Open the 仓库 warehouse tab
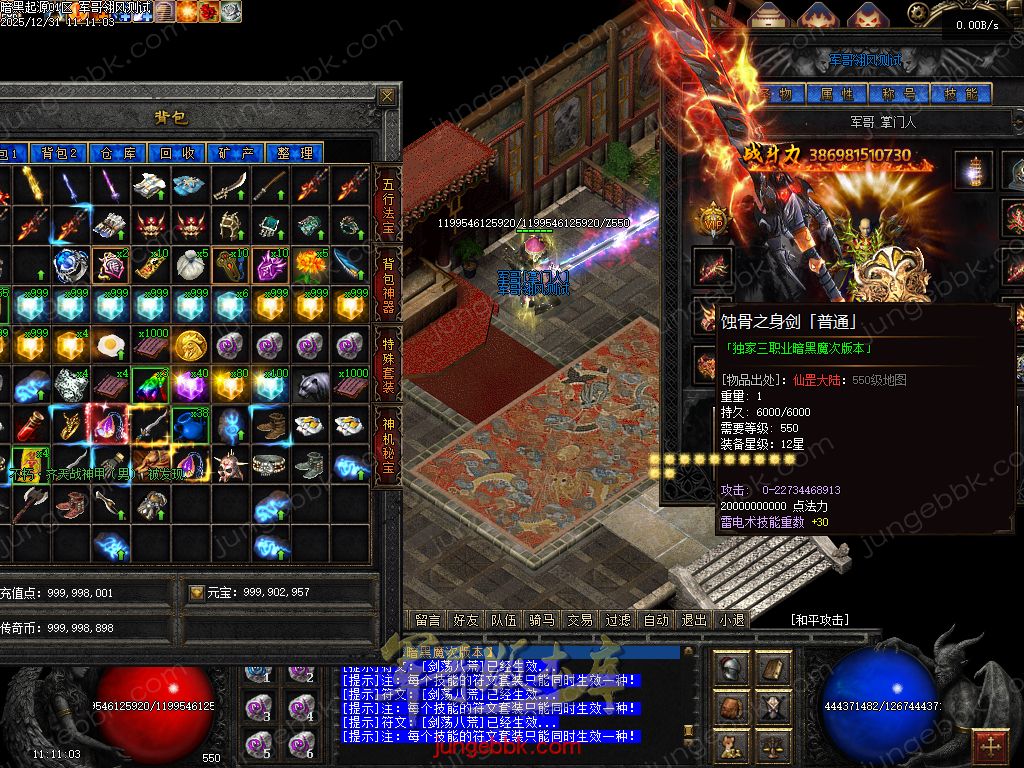The image size is (1024, 768). click(x=117, y=153)
